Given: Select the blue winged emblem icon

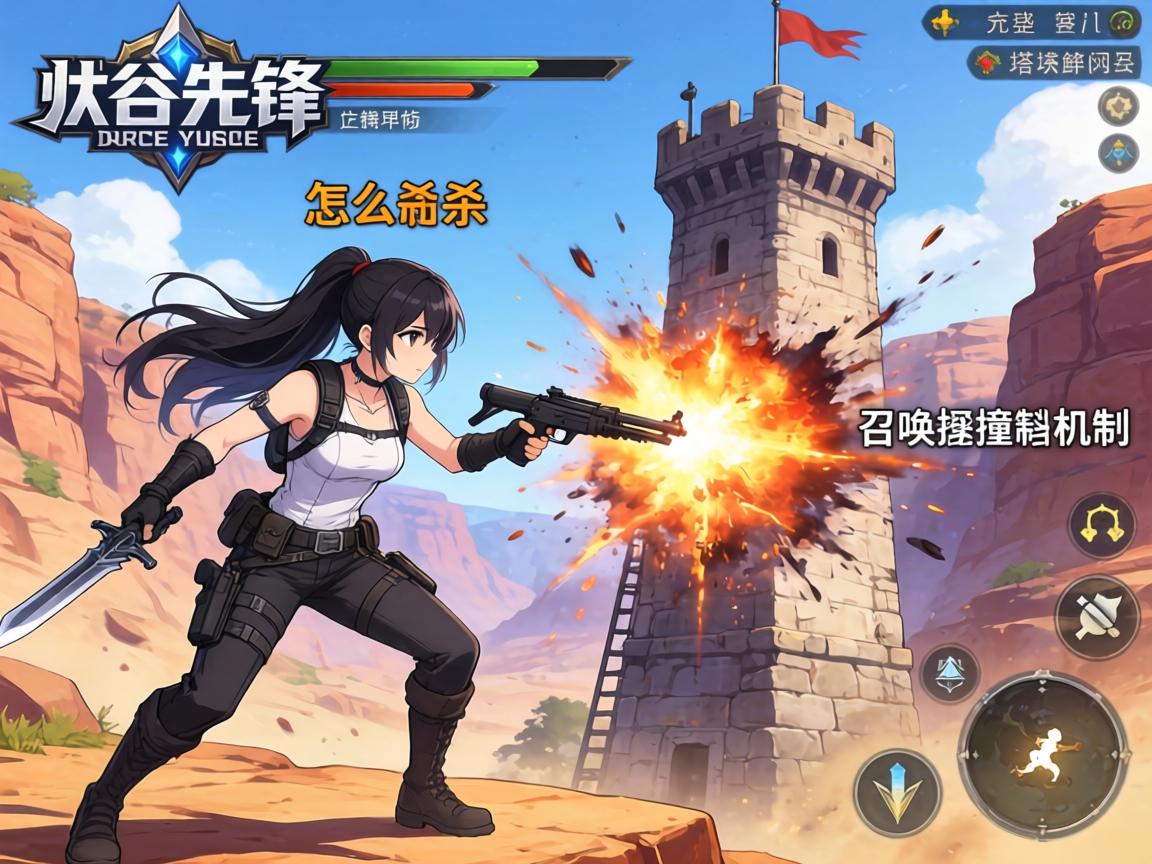Looking at the screenshot, I should click(1118, 153).
